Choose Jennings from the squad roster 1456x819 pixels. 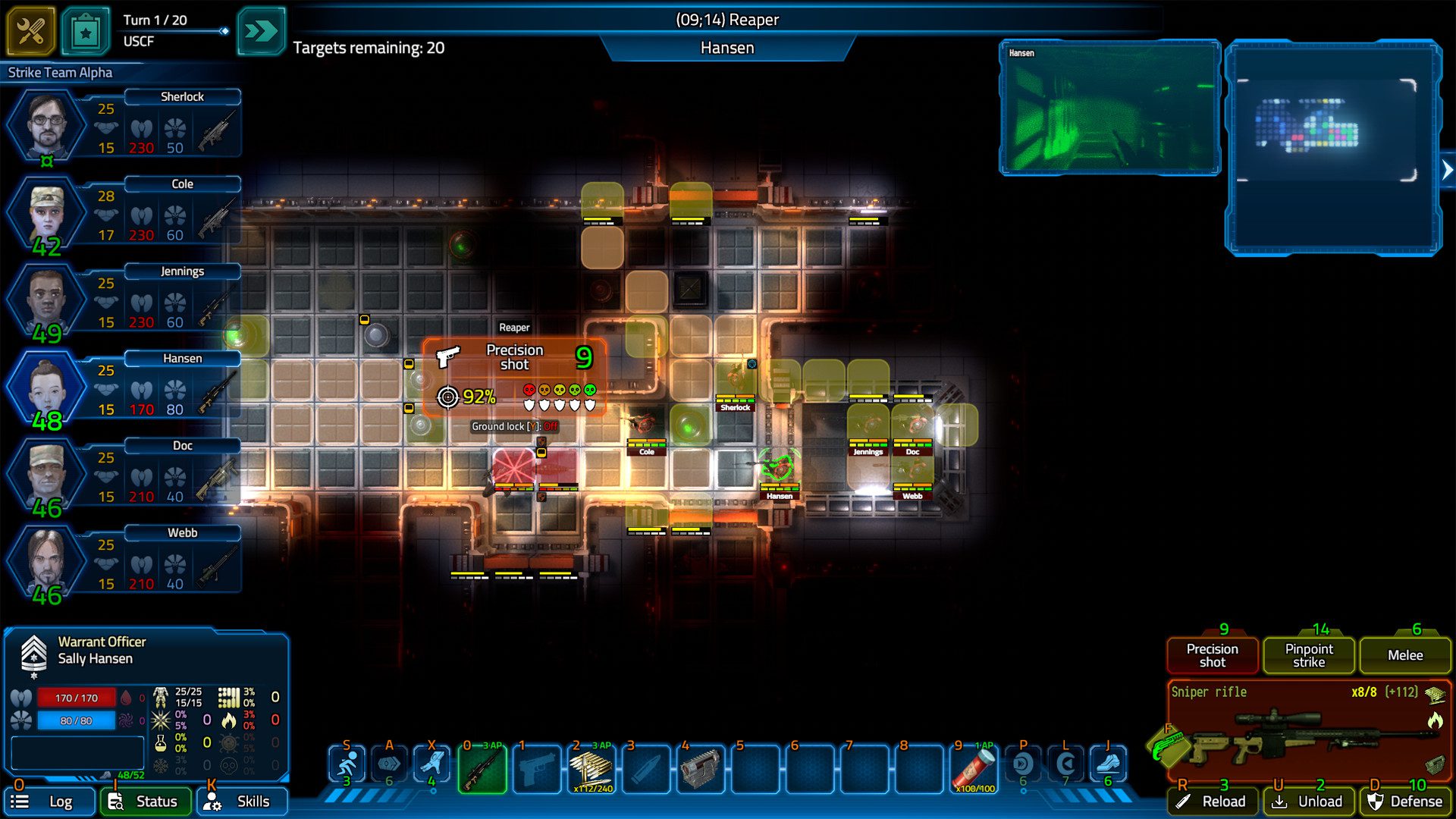pos(47,300)
